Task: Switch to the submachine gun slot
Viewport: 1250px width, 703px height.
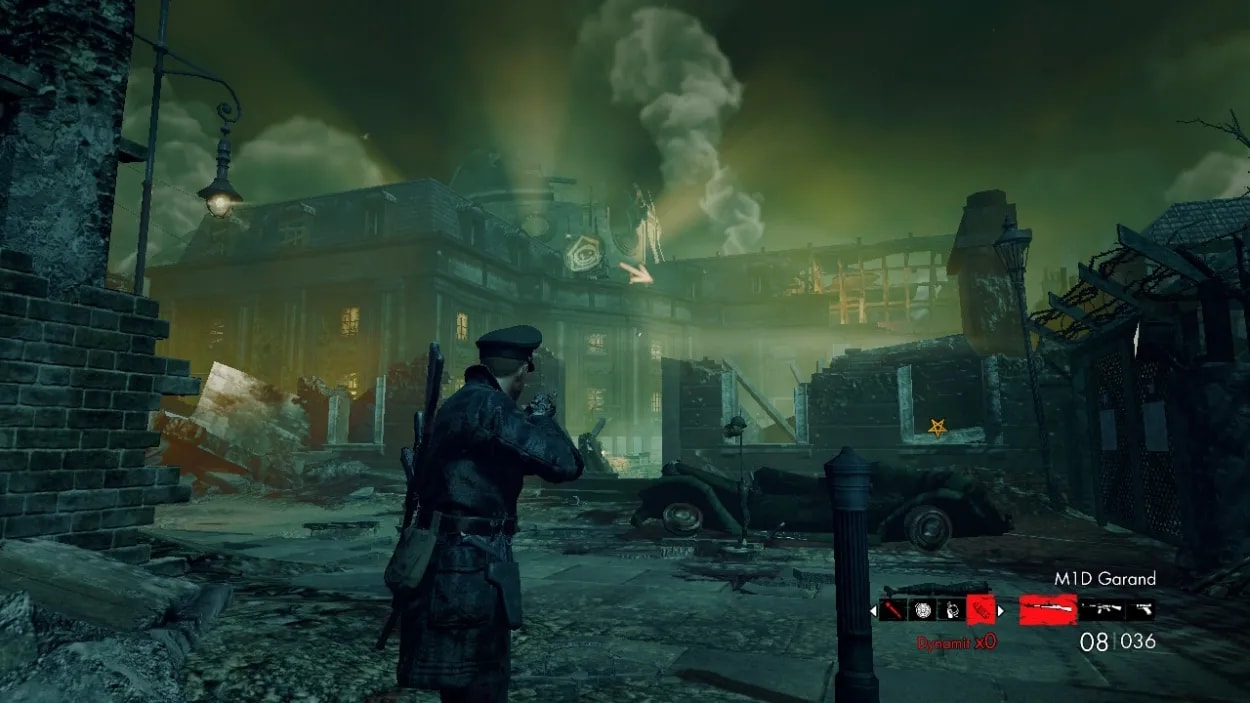Action: [x=1101, y=609]
